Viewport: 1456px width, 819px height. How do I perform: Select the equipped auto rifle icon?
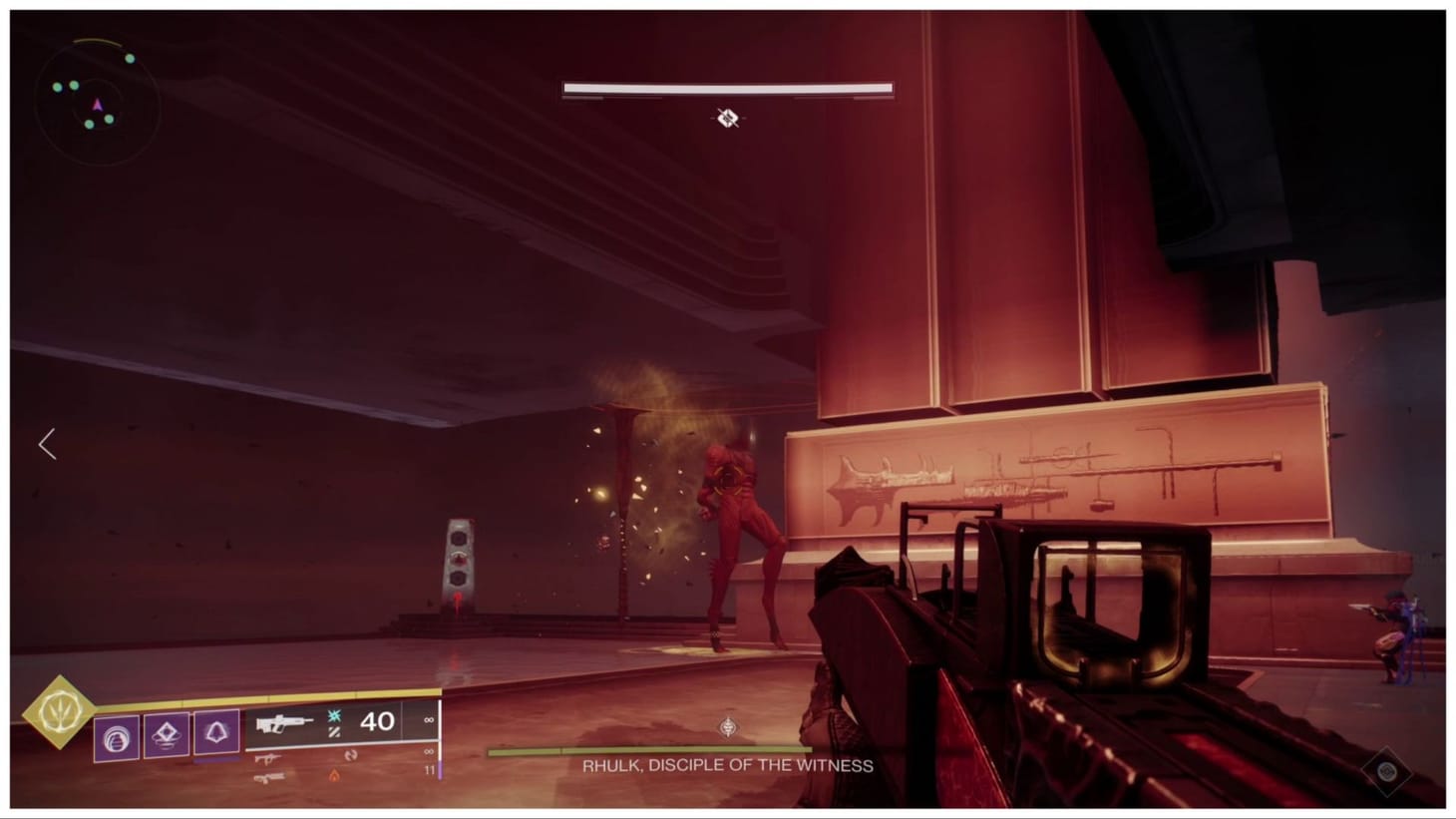[x=284, y=722]
